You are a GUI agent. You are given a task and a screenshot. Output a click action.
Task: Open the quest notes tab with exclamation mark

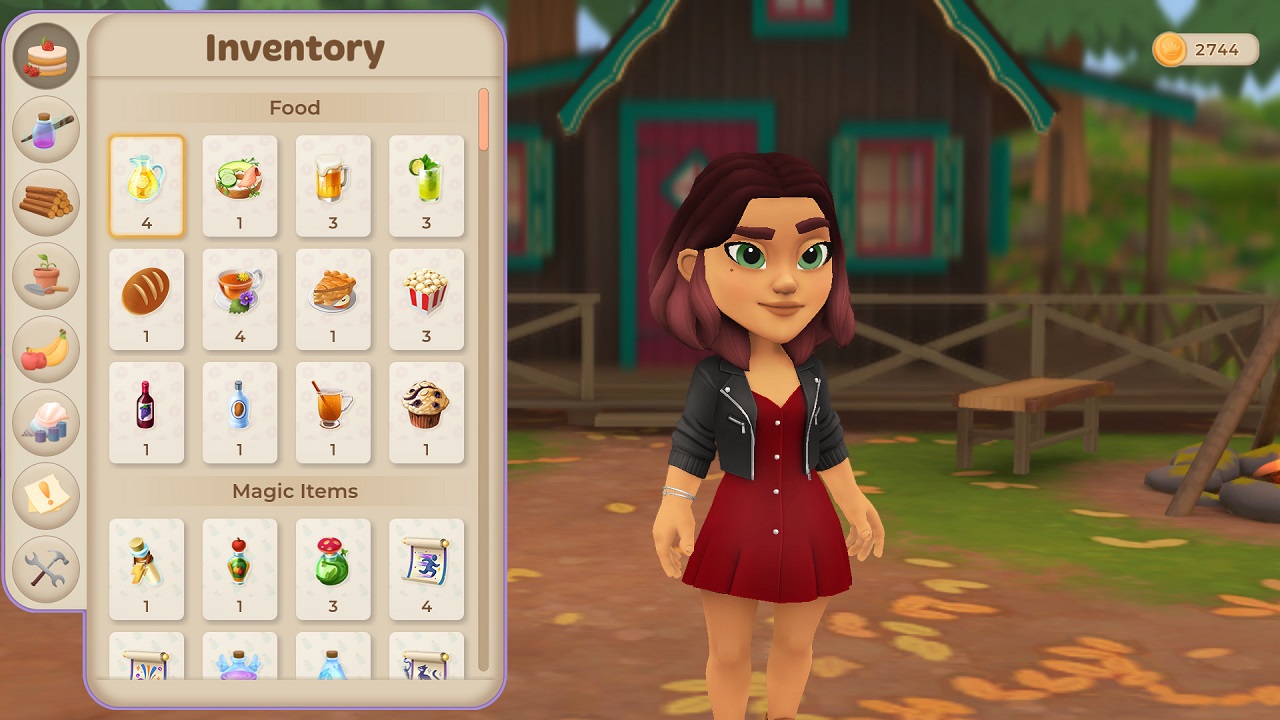[x=46, y=496]
